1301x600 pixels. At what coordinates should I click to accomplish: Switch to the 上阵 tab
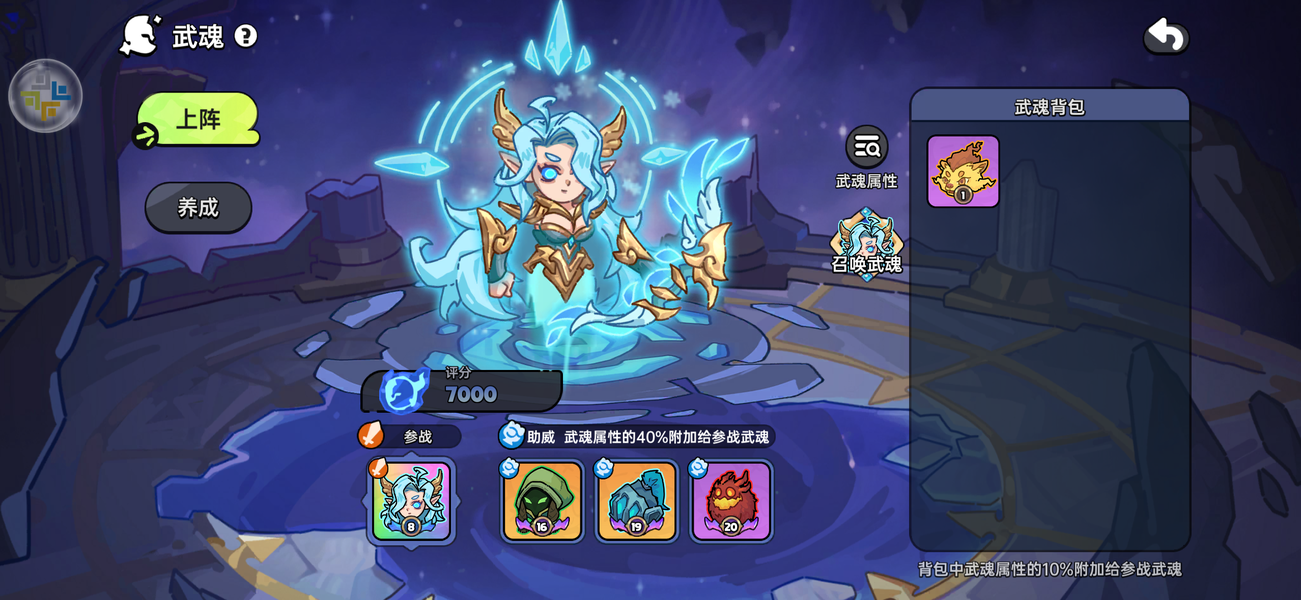(198, 119)
